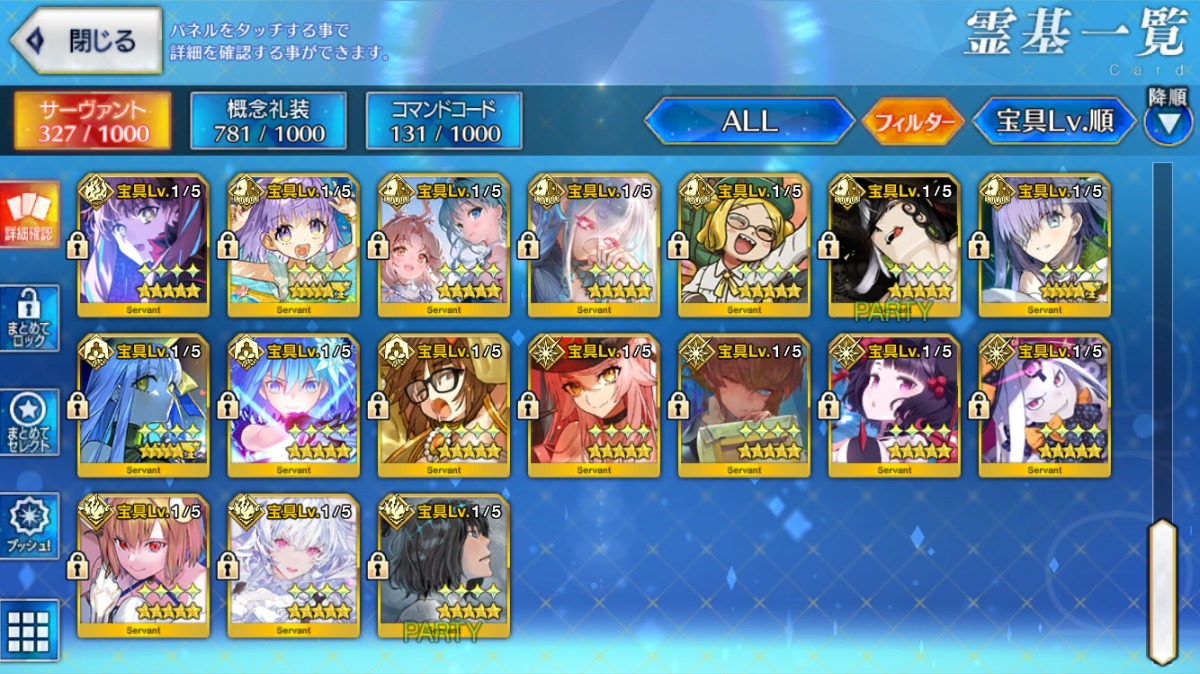Pick the brown-haired servant with black glasses

coord(444,404)
